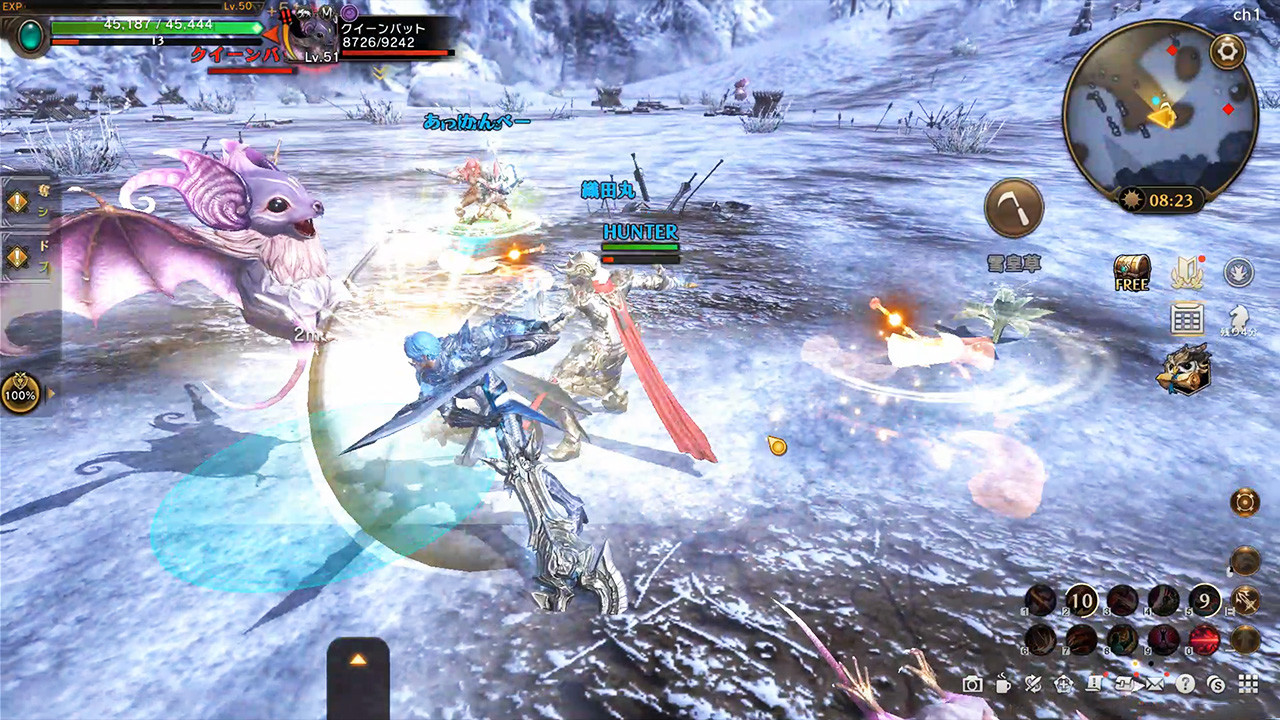Image resolution: width=1280 pixels, height=720 pixels.
Task: Toggle AFK mode with the coffee mug icon
Action: (1003, 686)
